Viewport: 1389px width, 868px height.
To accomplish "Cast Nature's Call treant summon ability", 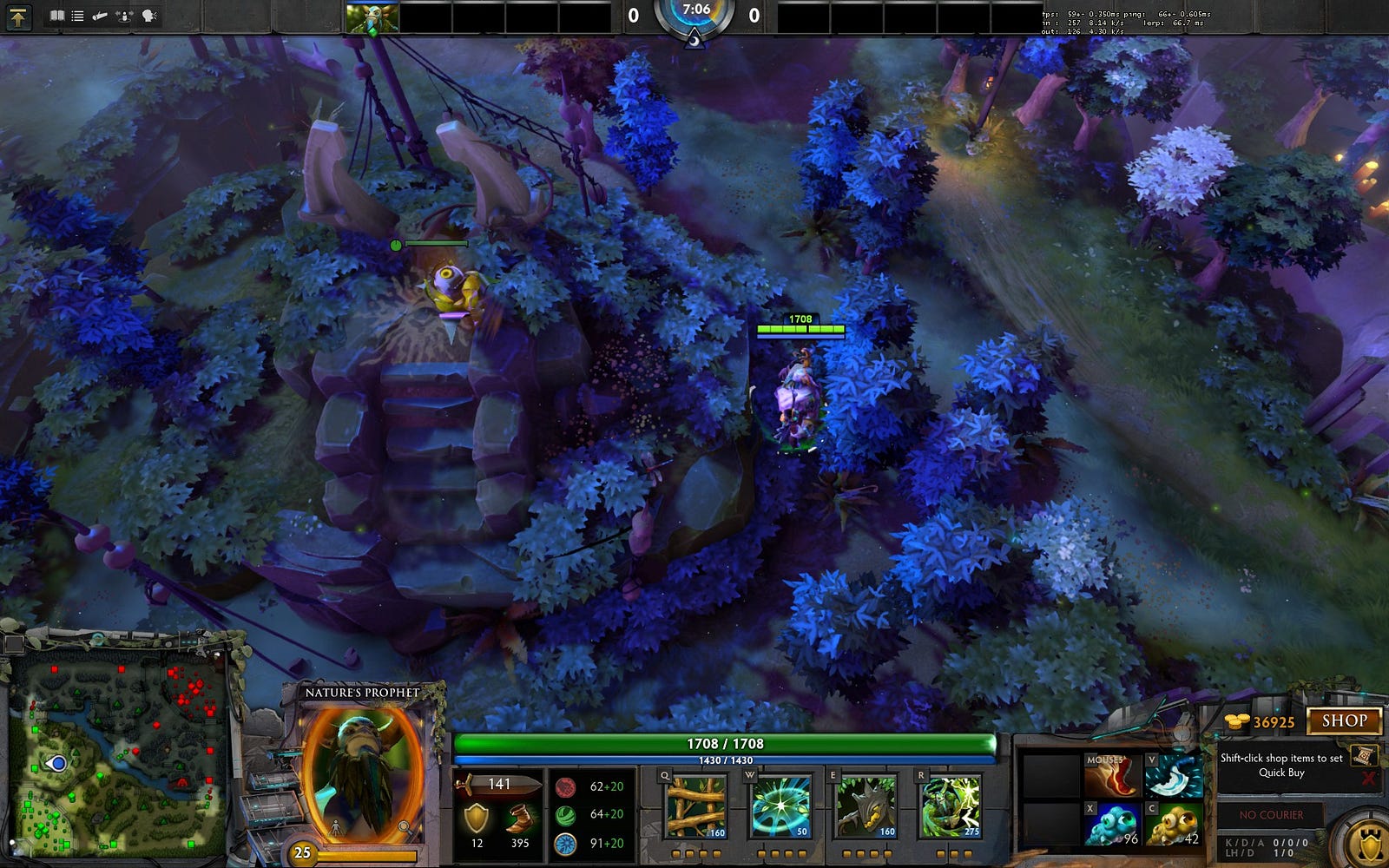I will click(866, 807).
